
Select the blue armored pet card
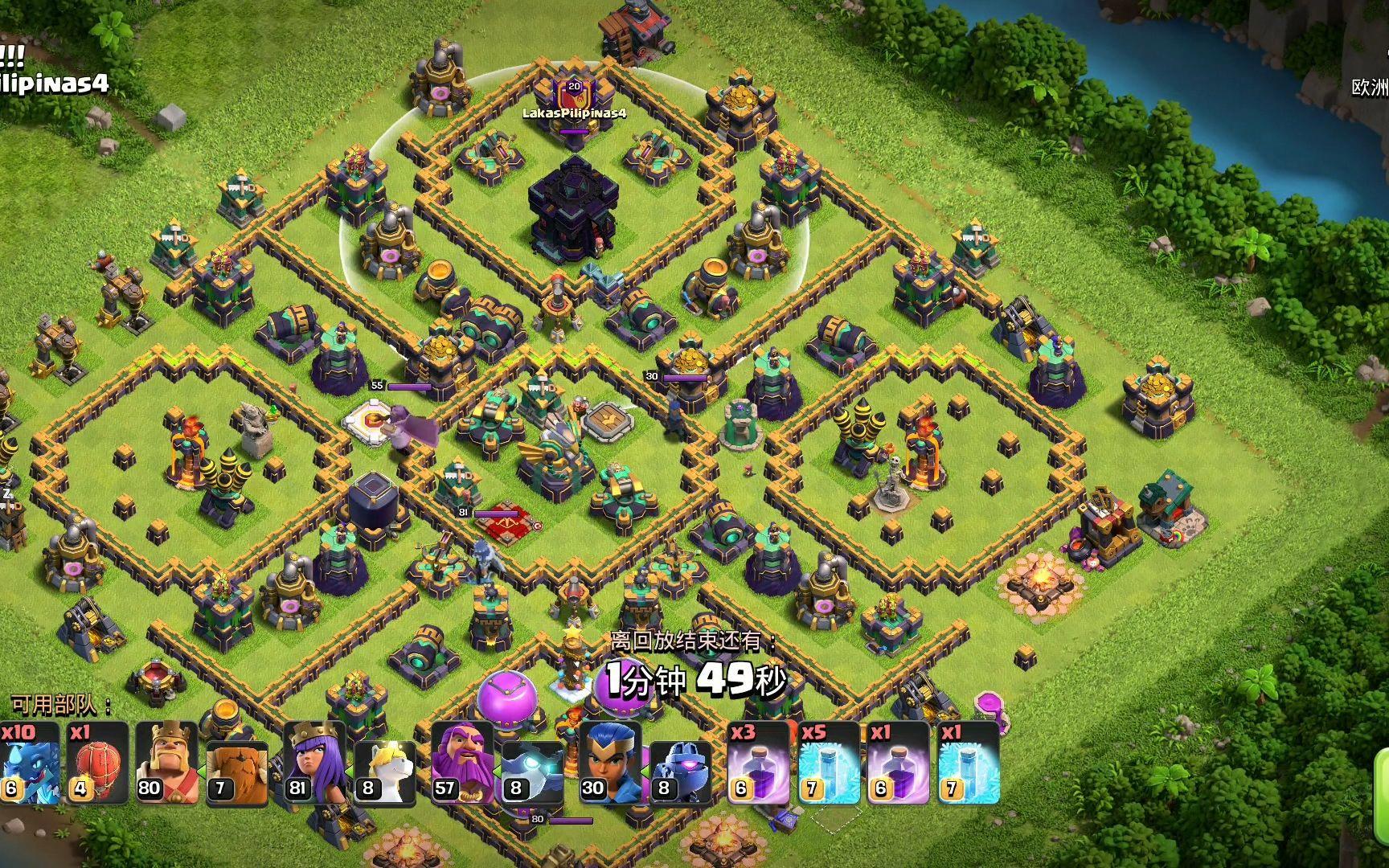pyautogui.click(x=679, y=764)
